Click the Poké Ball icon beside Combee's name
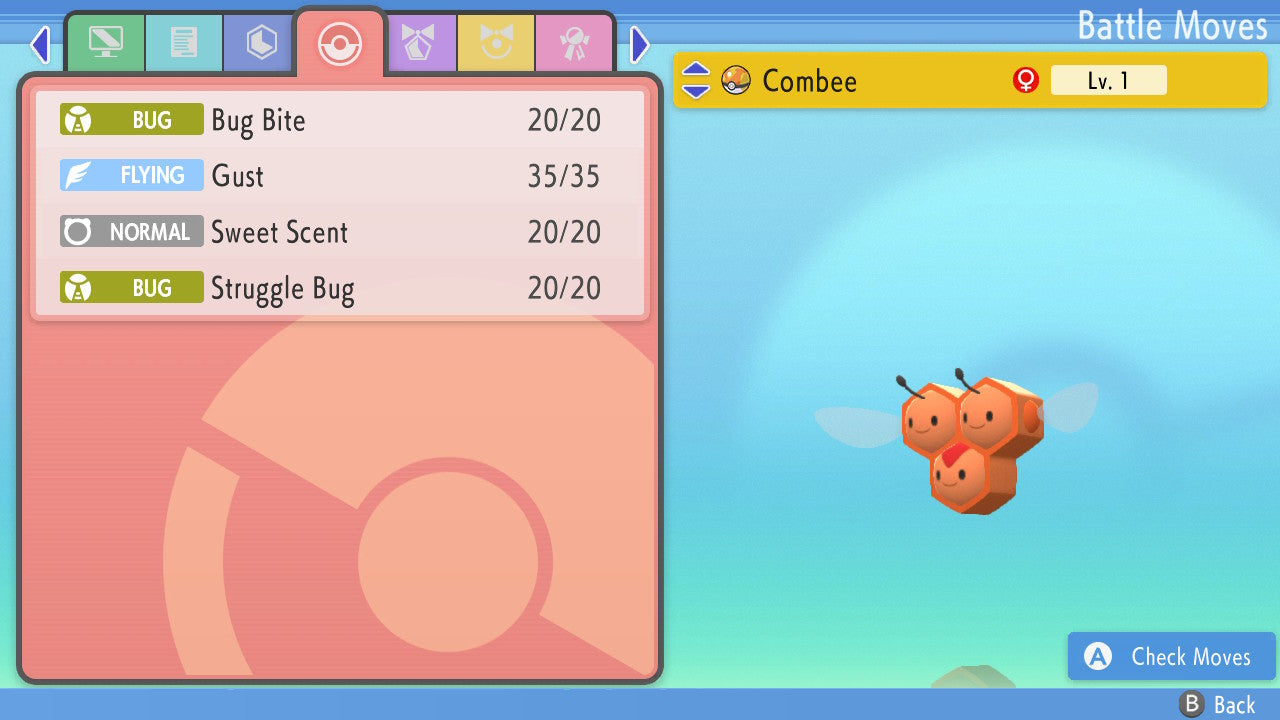 (736, 80)
